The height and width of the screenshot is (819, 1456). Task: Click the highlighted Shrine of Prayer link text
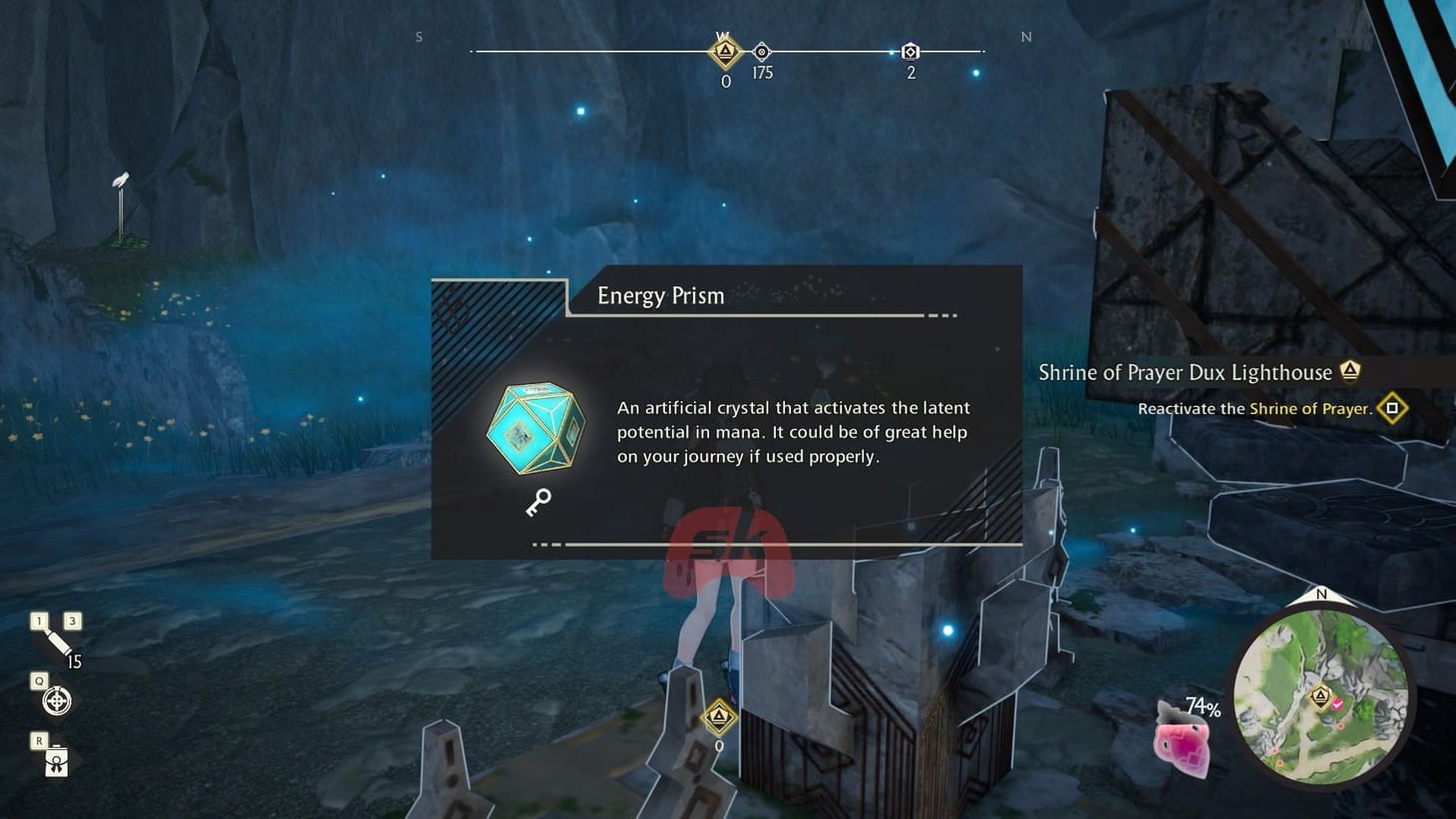click(1311, 409)
